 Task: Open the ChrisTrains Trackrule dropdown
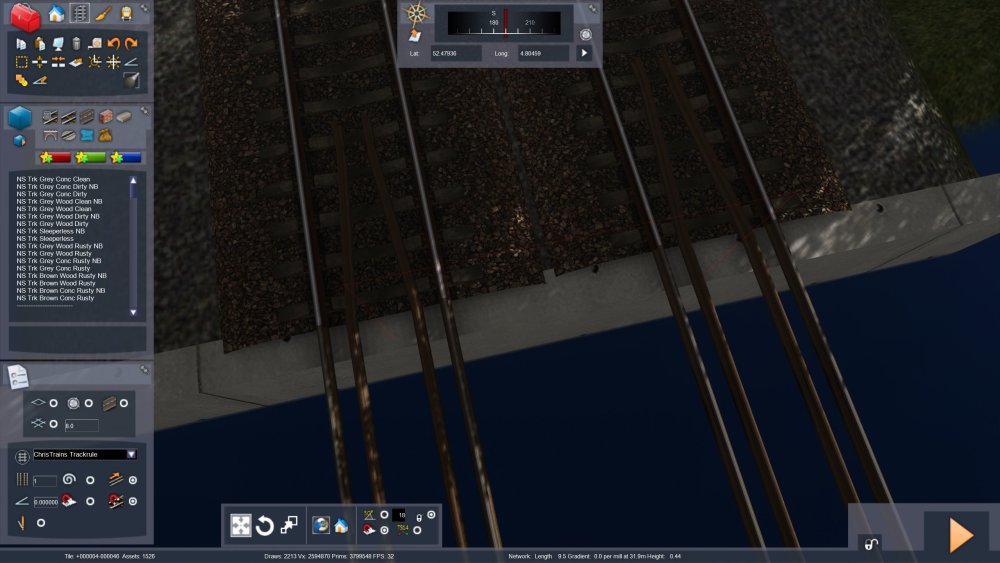pos(131,454)
